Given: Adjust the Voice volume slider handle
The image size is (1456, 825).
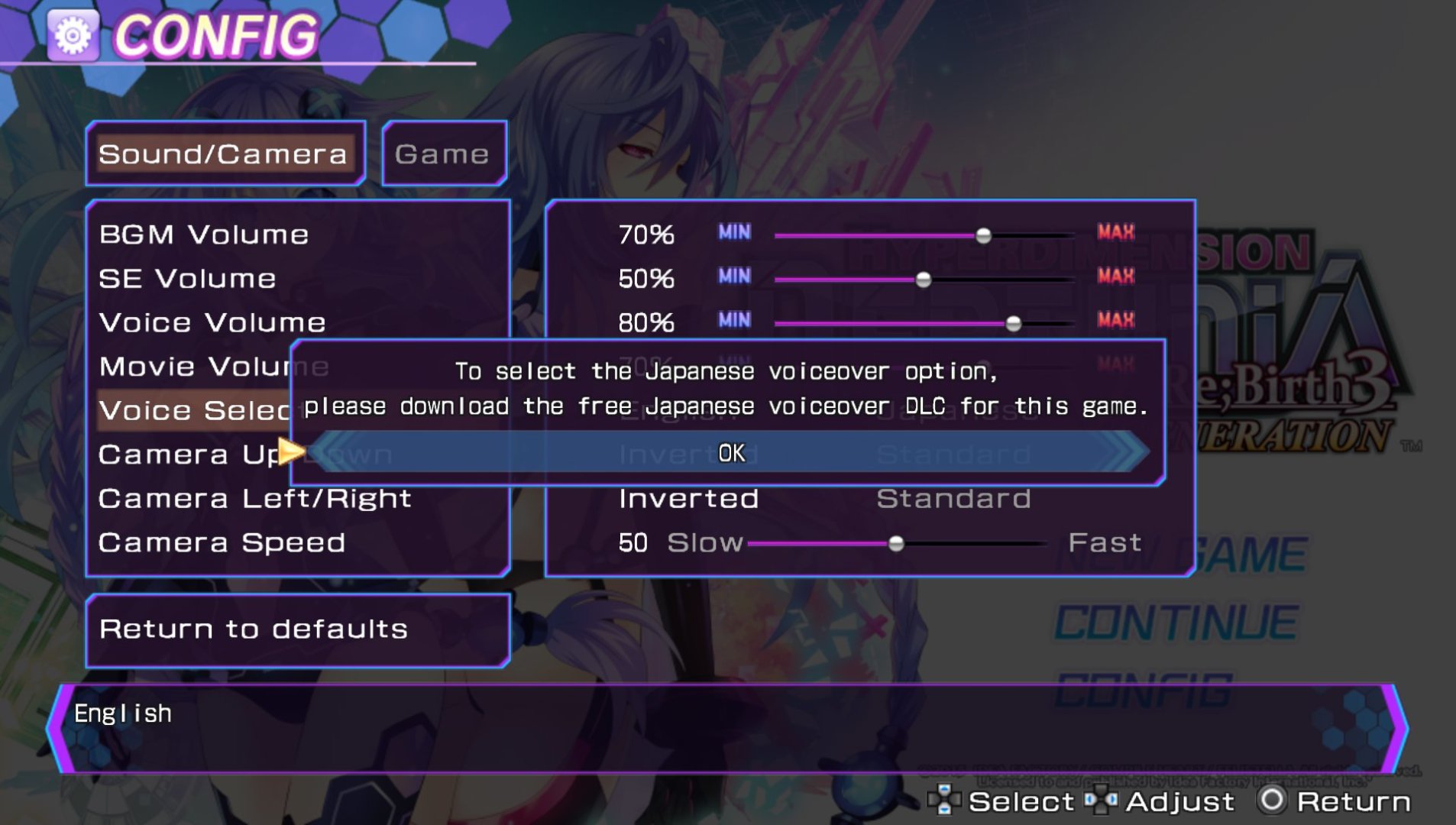Looking at the screenshot, I should pyautogui.click(x=1014, y=324).
